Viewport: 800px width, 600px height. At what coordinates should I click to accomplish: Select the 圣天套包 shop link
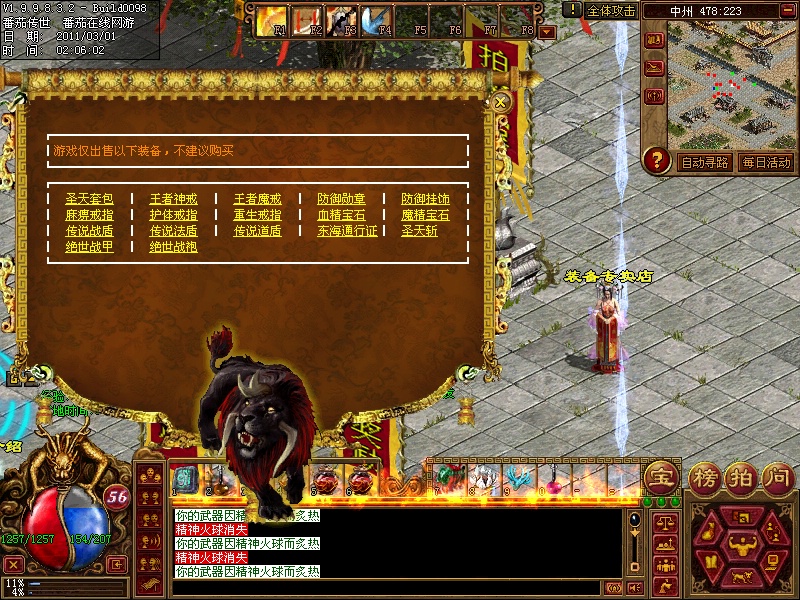click(x=90, y=199)
